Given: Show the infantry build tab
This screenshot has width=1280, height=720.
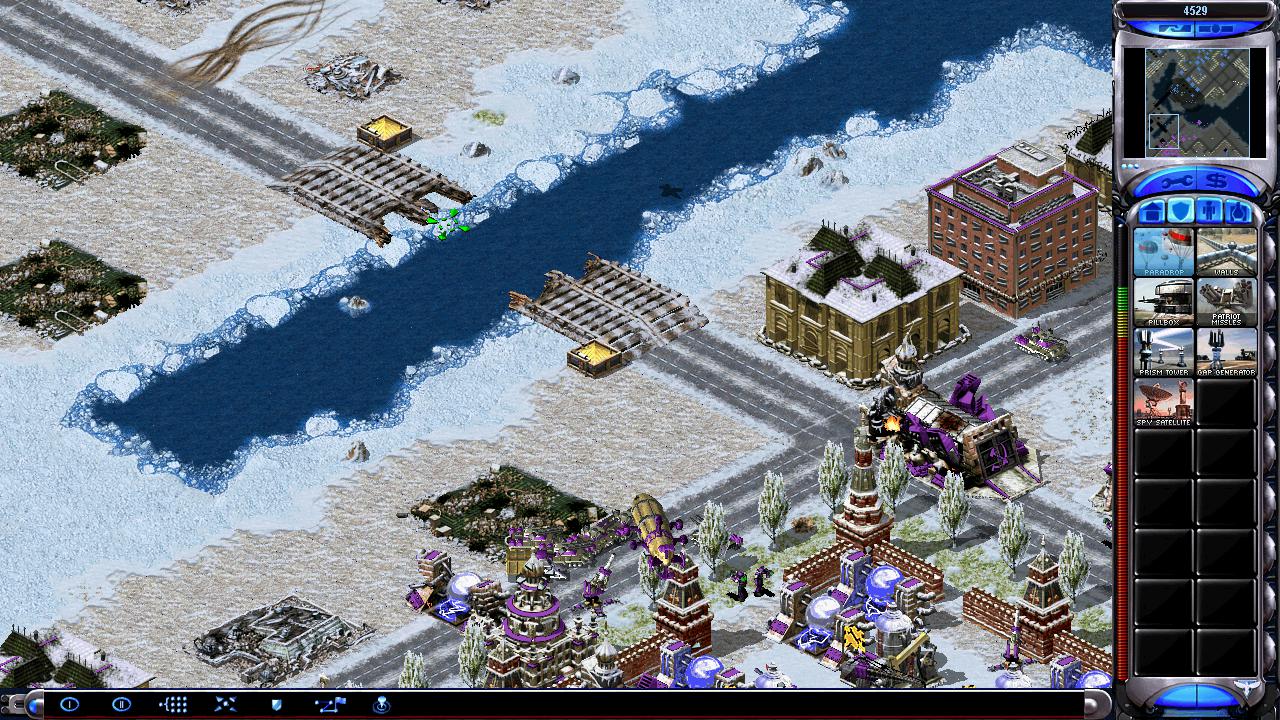Looking at the screenshot, I should [1207, 212].
